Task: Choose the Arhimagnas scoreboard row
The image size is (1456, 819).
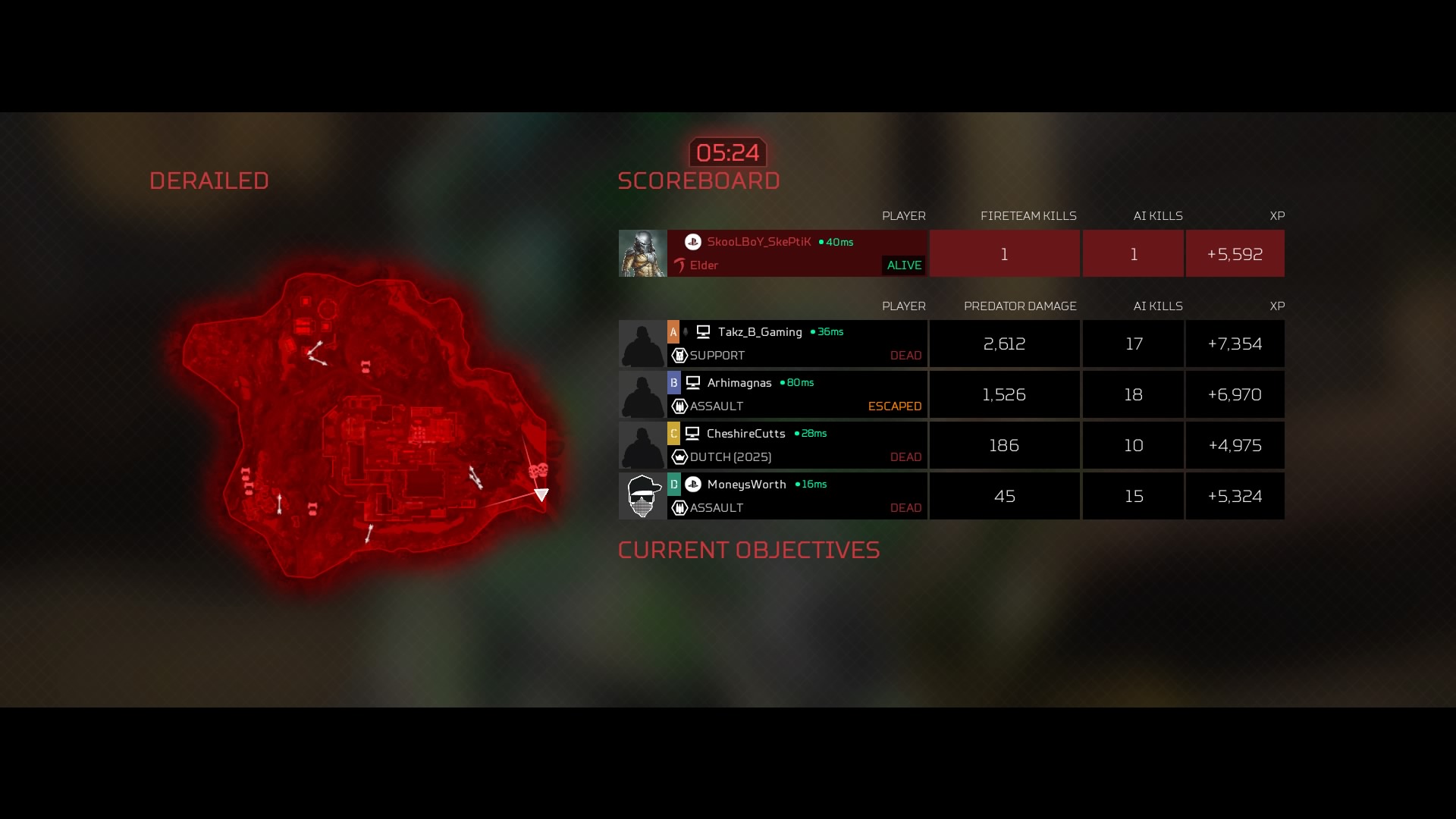Action: (x=796, y=394)
